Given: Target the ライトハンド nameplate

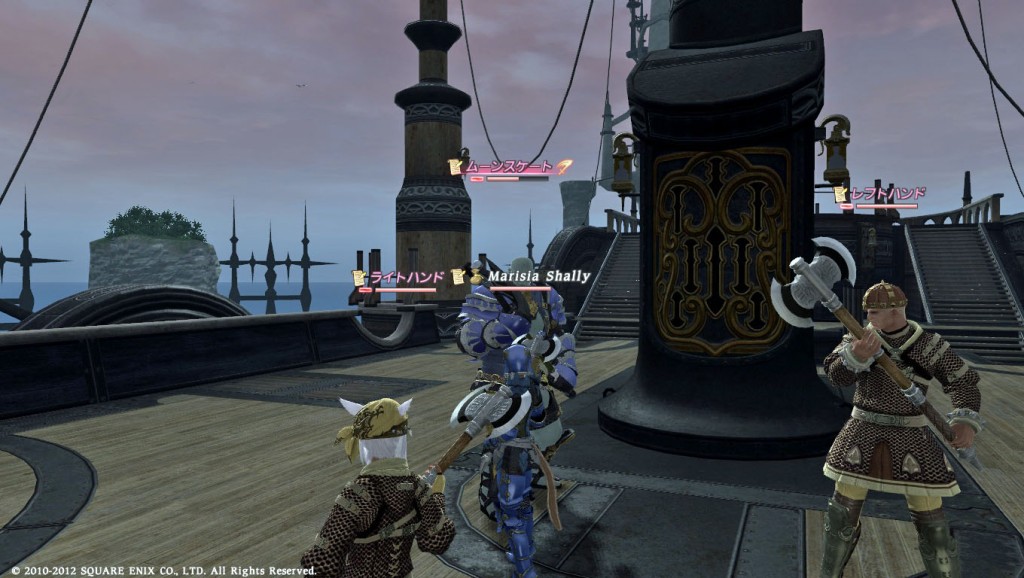Looking at the screenshot, I should click(402, 277).
